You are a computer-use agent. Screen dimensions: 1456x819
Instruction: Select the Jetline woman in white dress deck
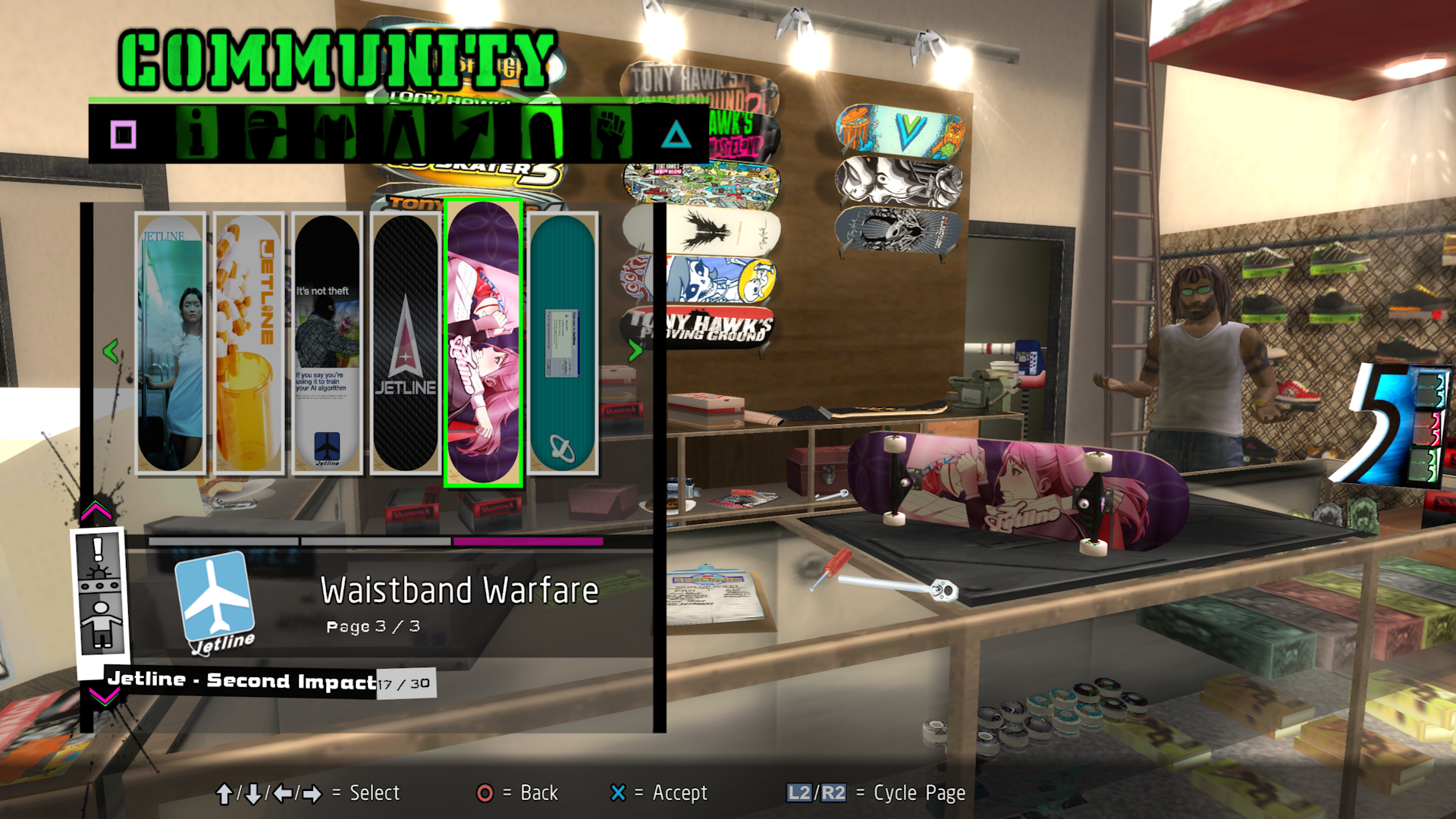click(x=171, y=343)
